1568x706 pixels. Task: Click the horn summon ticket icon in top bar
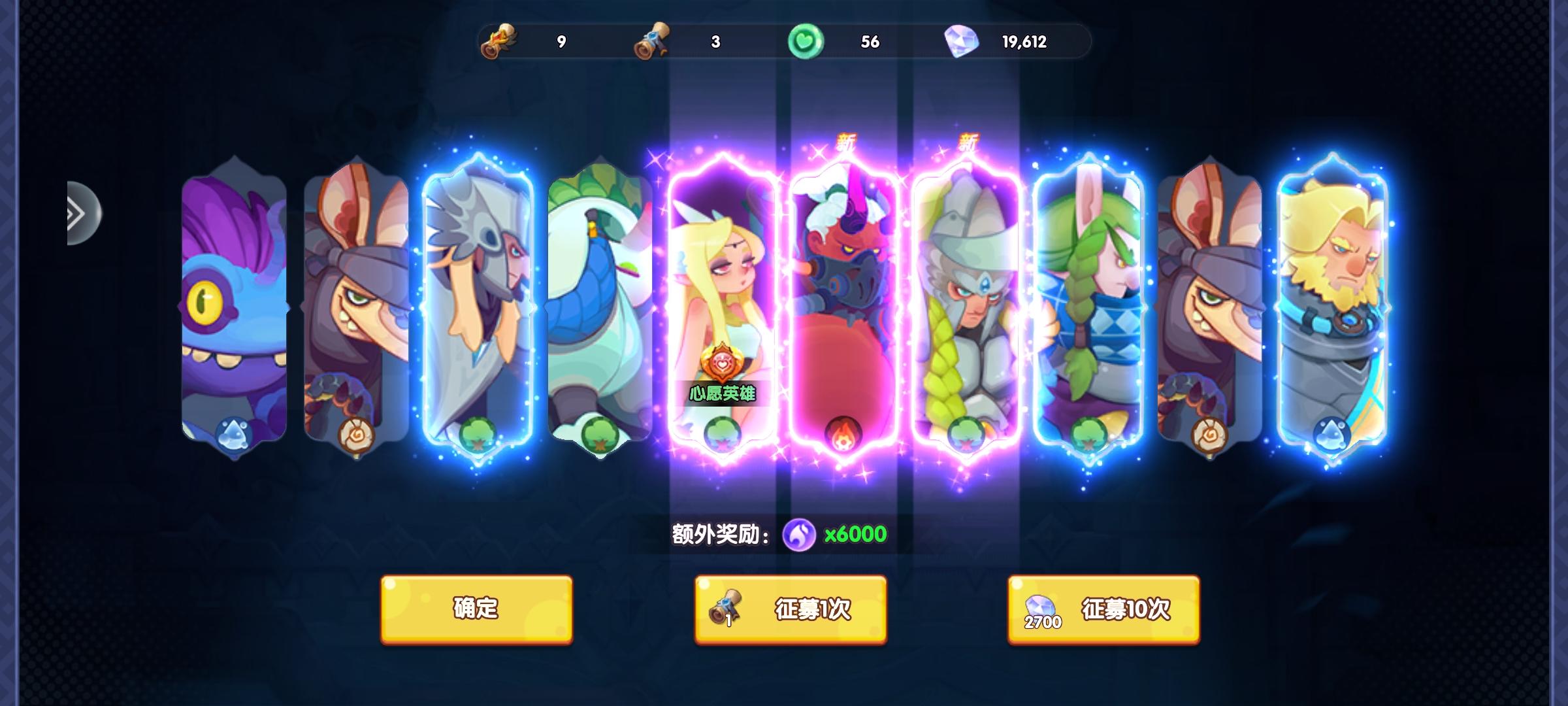pos(500,41)
